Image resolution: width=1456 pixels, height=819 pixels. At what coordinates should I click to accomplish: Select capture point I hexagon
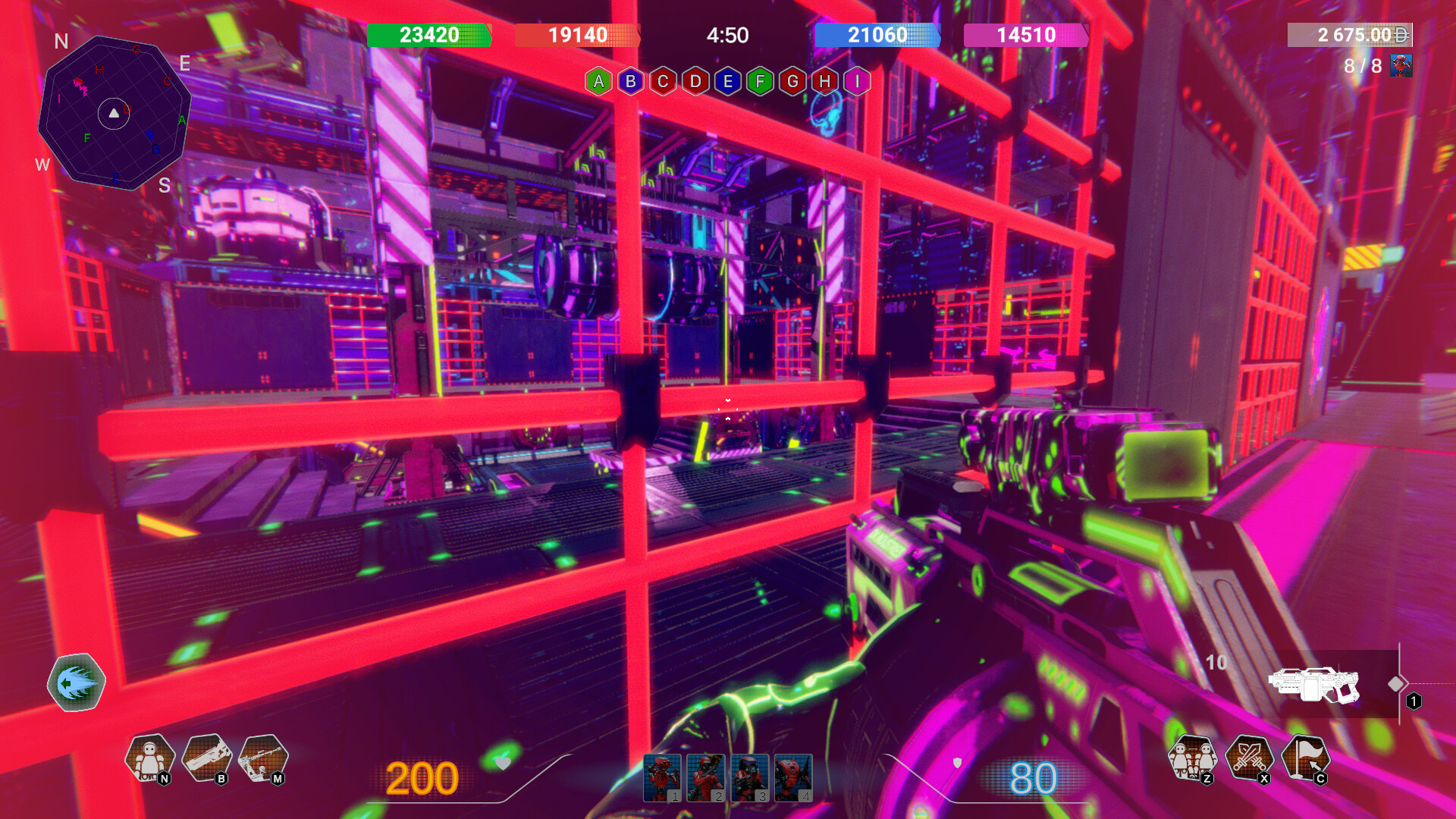(x=857, y=81)
